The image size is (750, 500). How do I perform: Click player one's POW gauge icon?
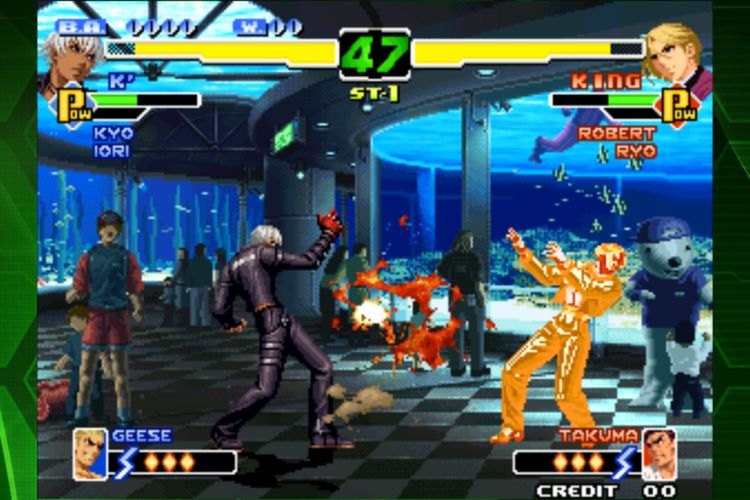tap(72, 105)
